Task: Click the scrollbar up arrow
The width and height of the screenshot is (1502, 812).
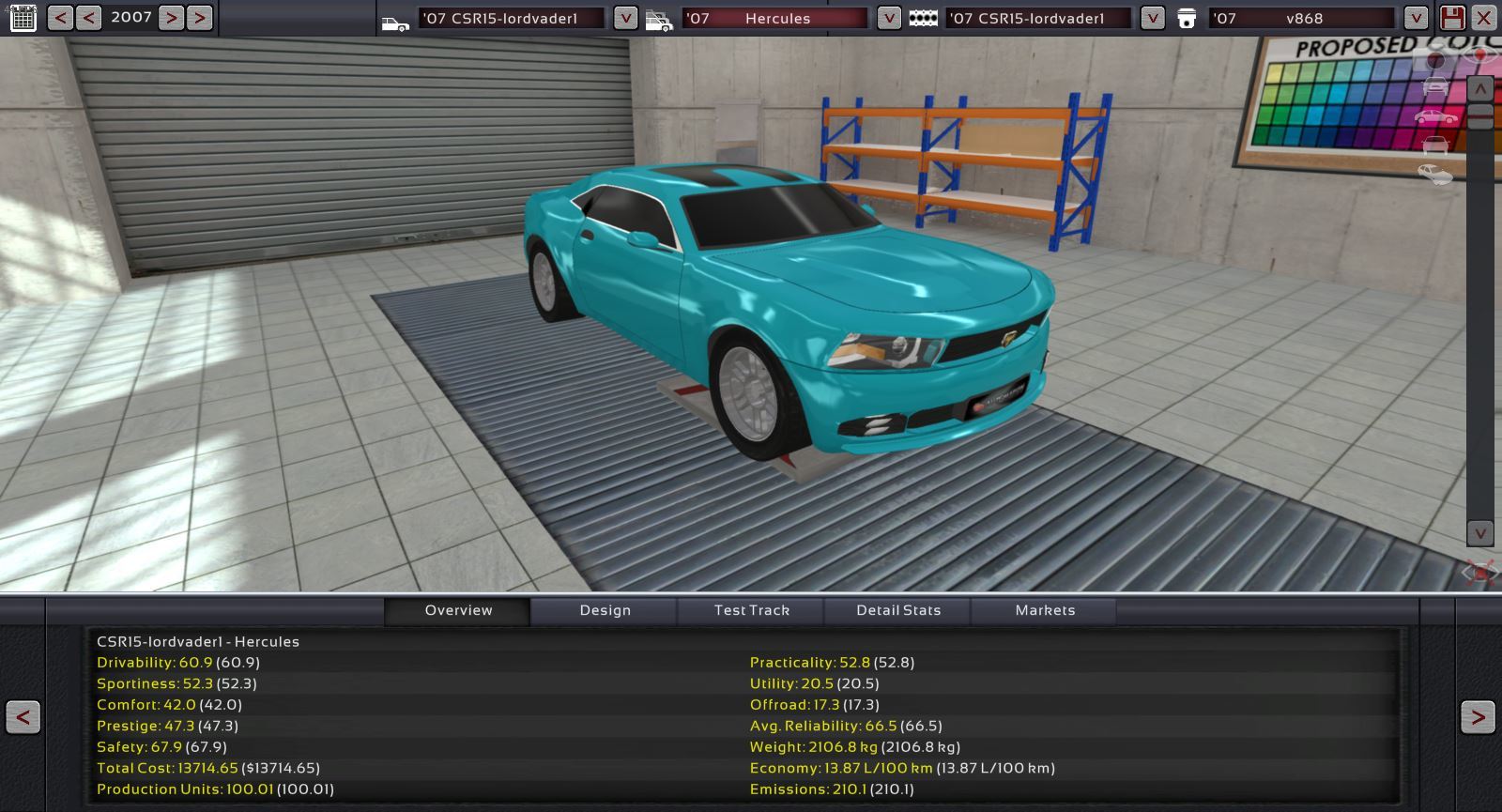Action: coord(1479,89)
